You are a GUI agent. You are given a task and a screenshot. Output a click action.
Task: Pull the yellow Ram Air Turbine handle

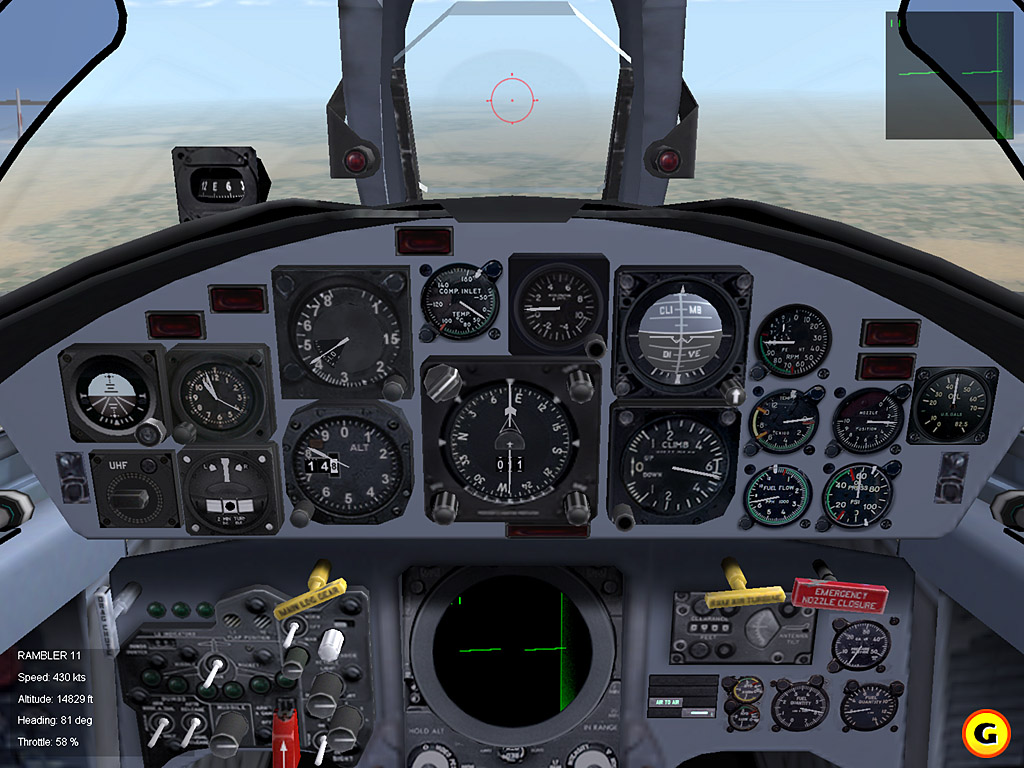745,596
